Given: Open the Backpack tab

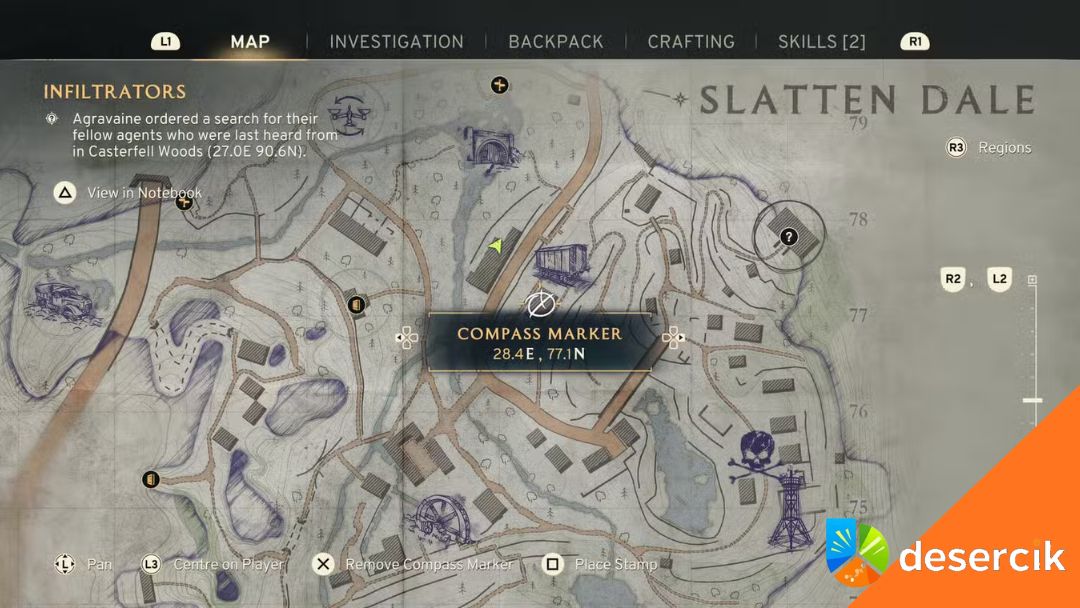Looking at the screenshot, I should [x=555, y=42].
